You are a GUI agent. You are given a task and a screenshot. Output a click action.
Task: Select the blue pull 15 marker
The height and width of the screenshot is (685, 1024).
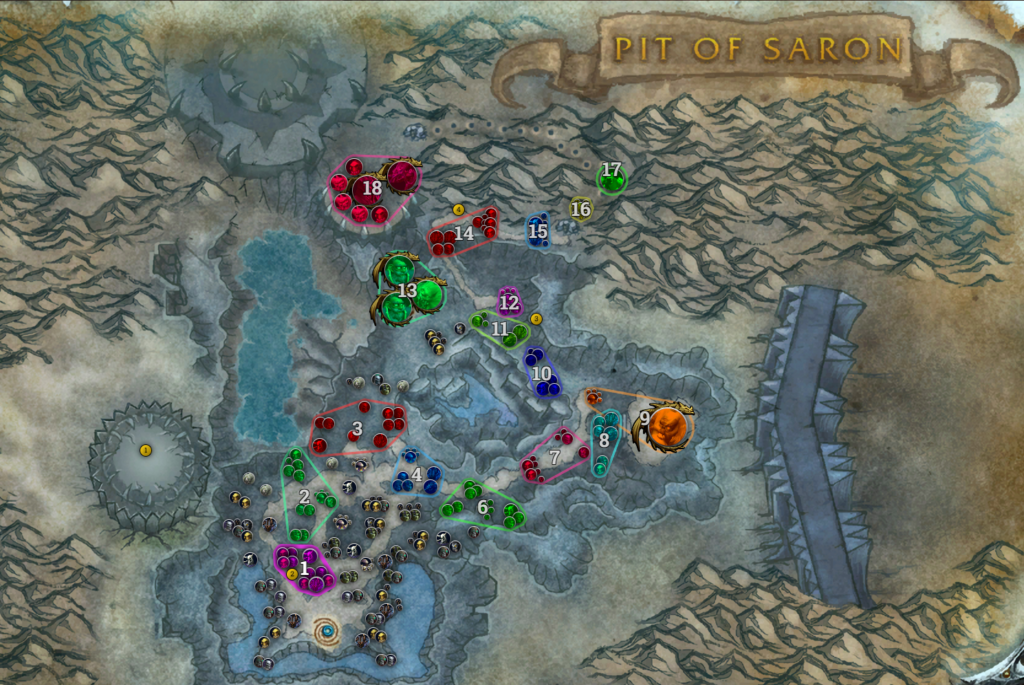[538, 232]
